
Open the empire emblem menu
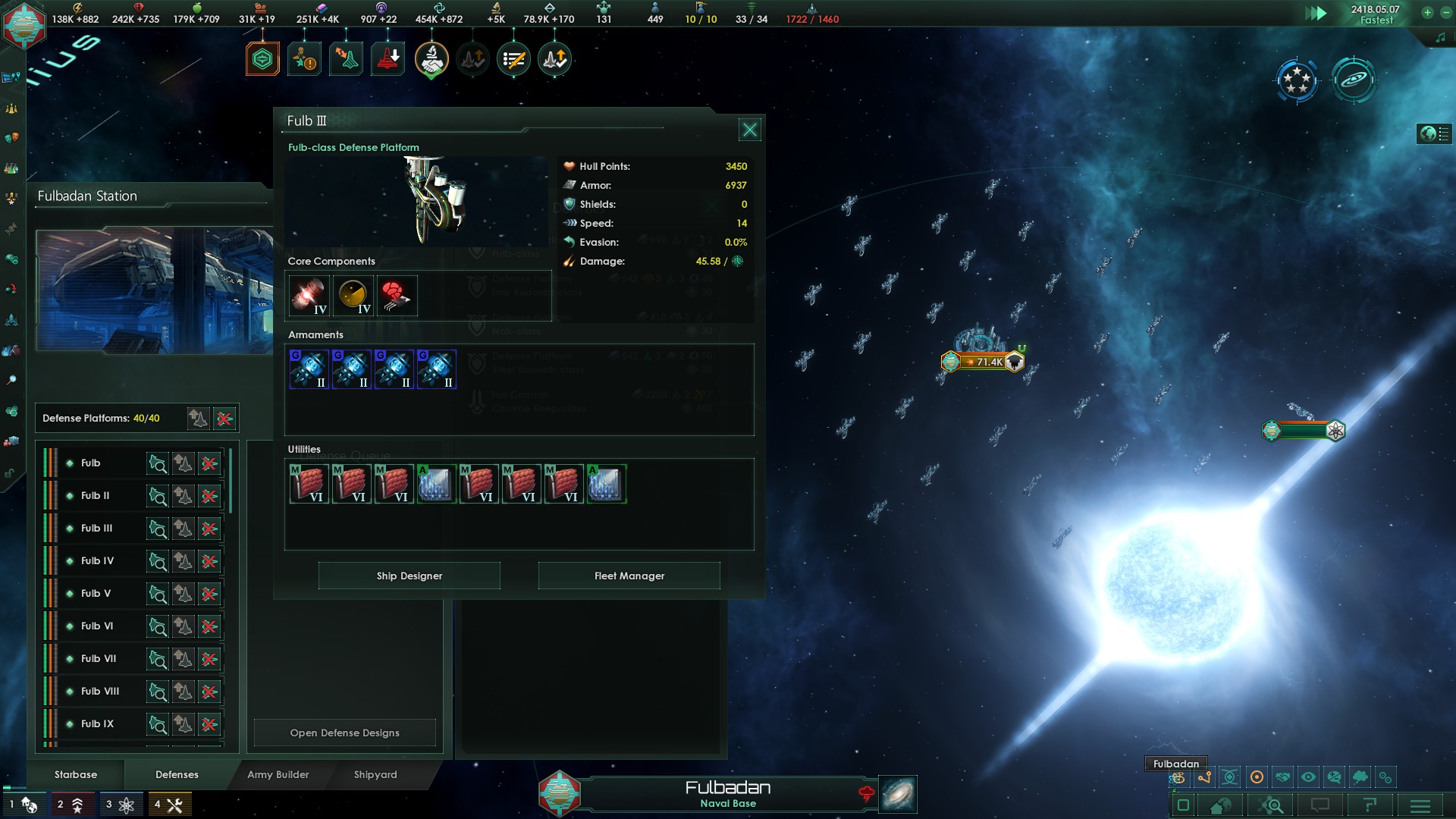[24, 24]
